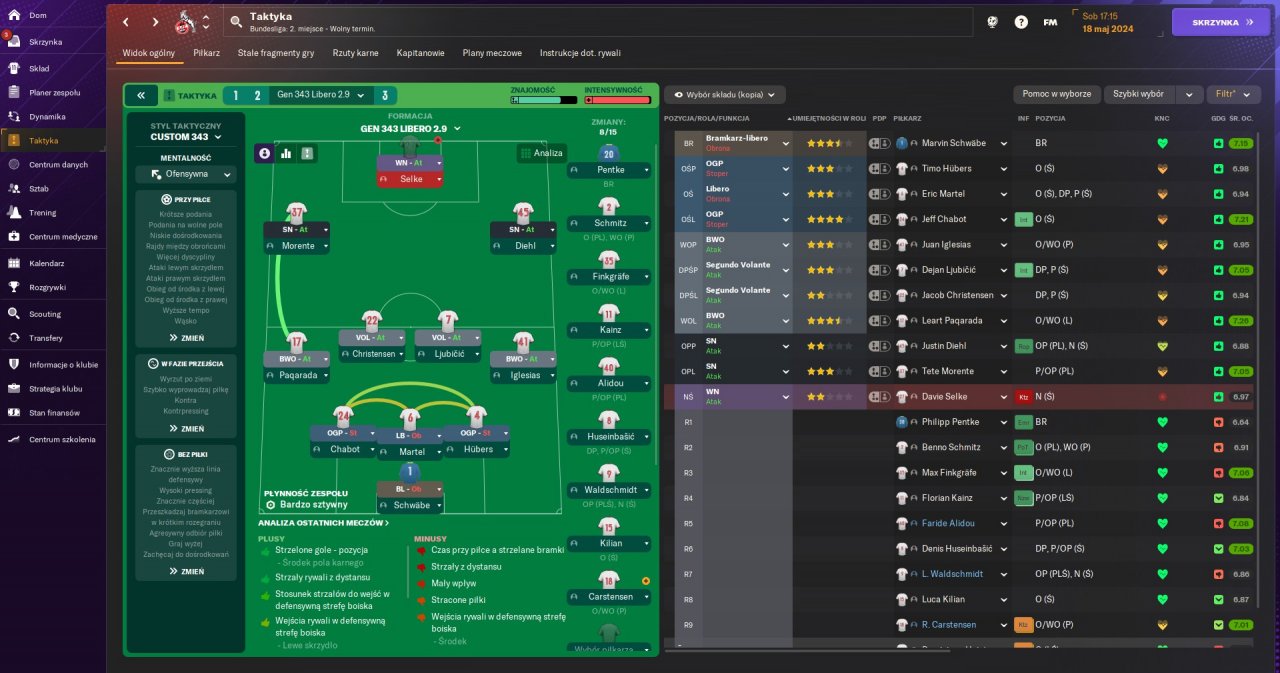The height and width of the screenshot is (673, 1280).
Task: Select Marvin Schwäbe in the player list
Action: [x=953, y=143]
